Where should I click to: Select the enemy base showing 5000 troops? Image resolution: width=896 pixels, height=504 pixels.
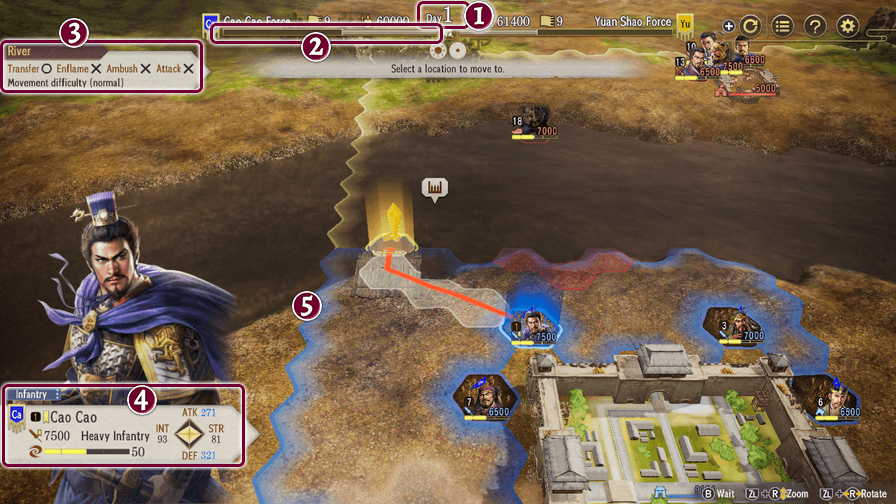(746, 86)
